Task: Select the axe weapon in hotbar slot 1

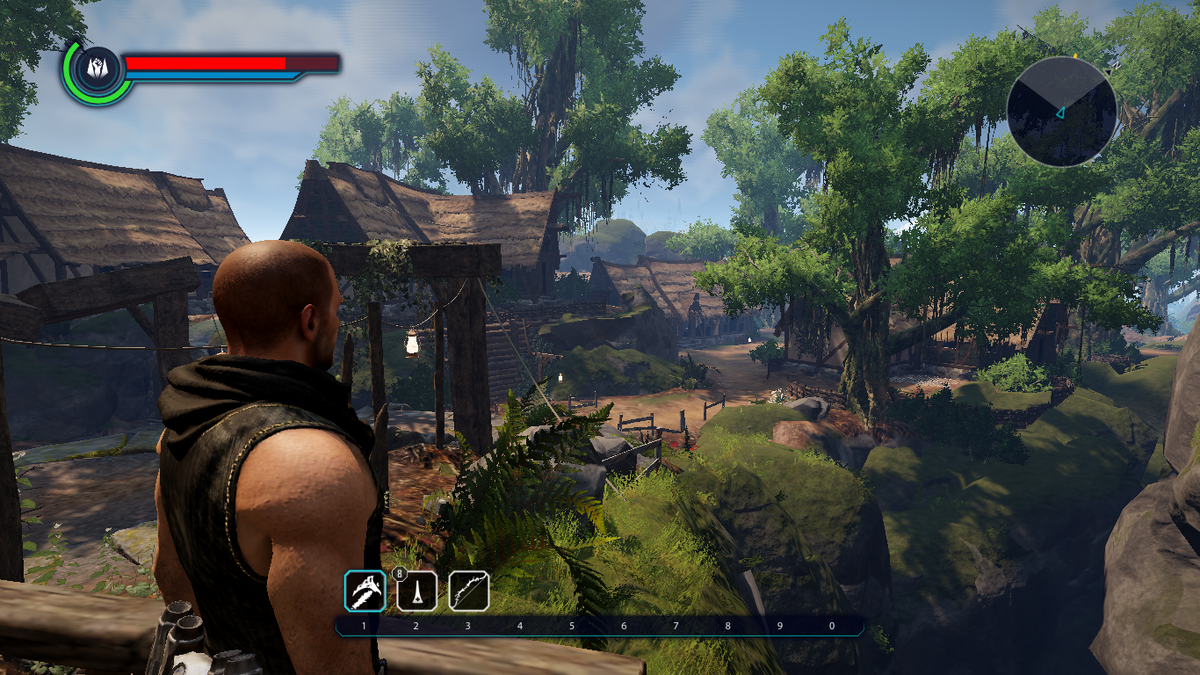Action: click(365, 591)
